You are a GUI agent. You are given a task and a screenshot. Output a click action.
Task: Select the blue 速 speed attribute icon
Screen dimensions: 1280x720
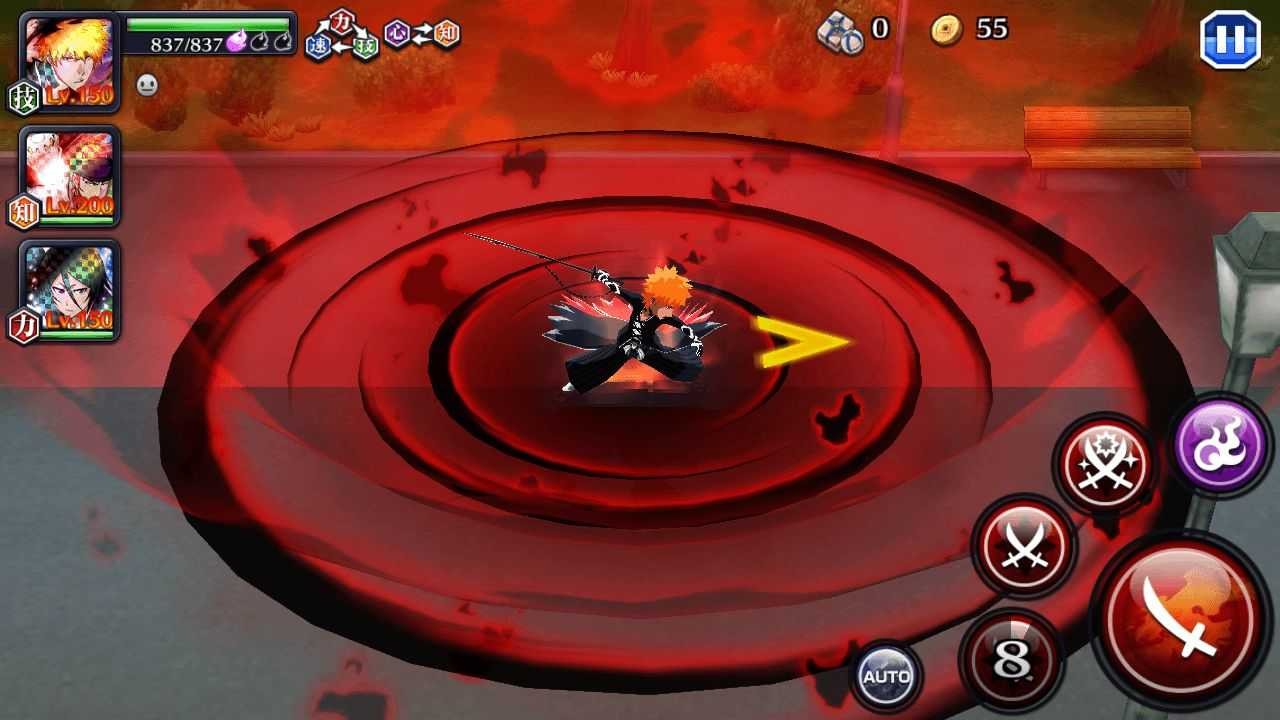click(x=317, y=46)
